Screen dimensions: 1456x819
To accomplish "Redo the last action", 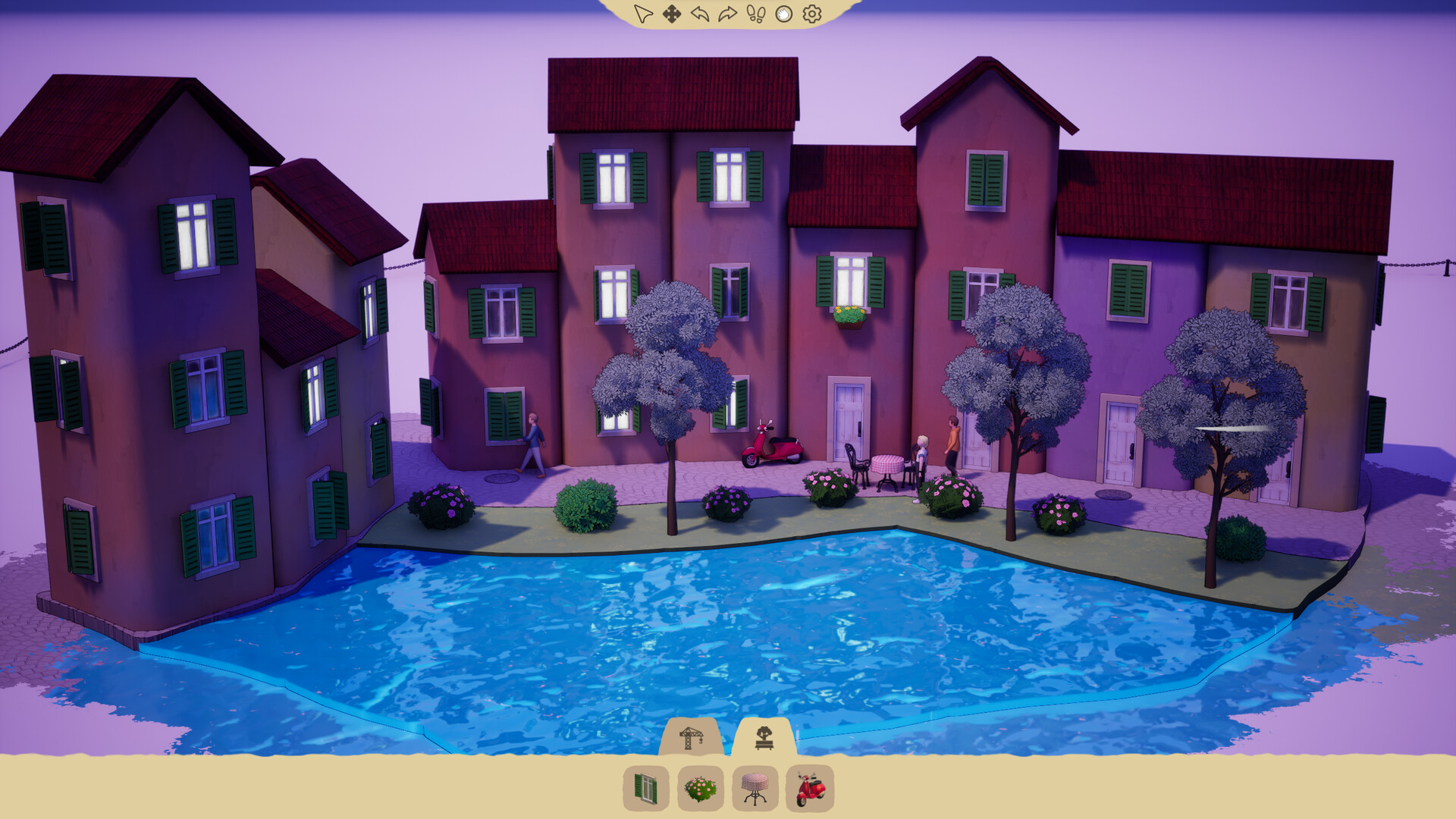I will (726, 11).
